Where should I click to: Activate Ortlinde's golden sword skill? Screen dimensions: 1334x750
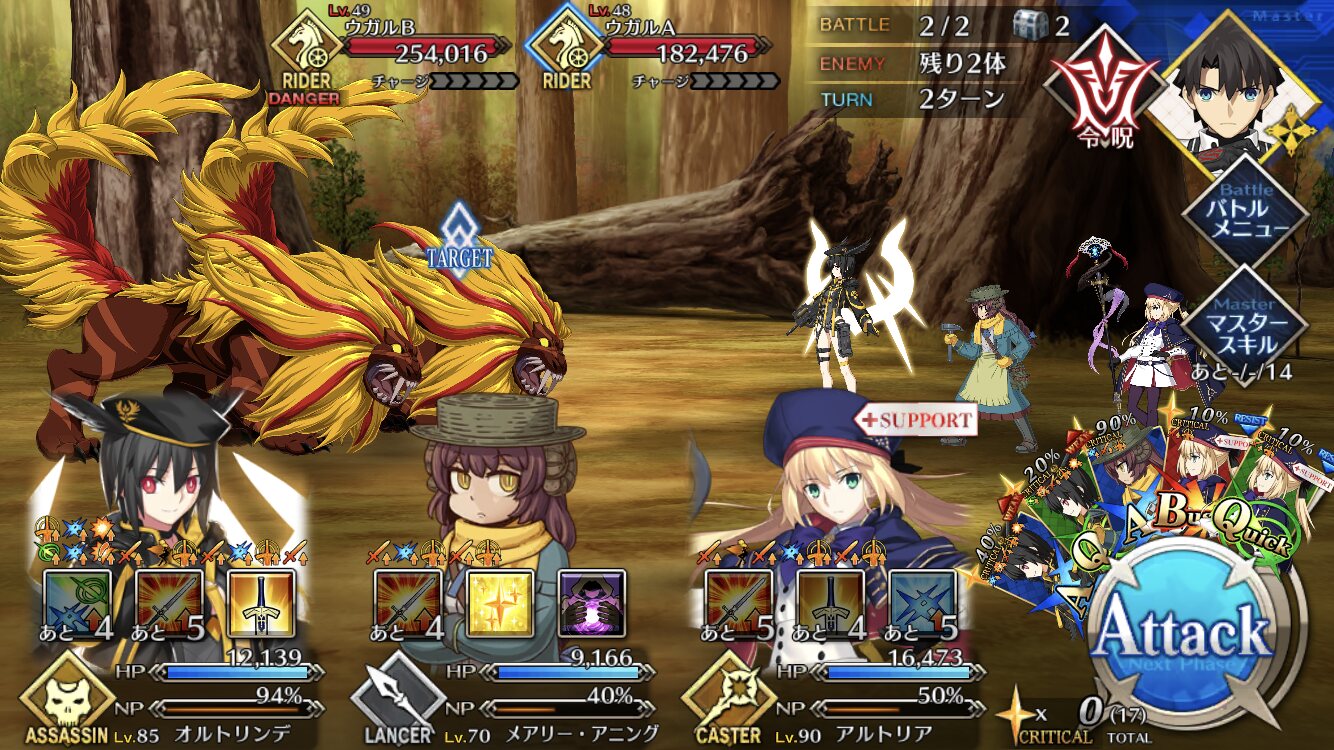point(260,603)
